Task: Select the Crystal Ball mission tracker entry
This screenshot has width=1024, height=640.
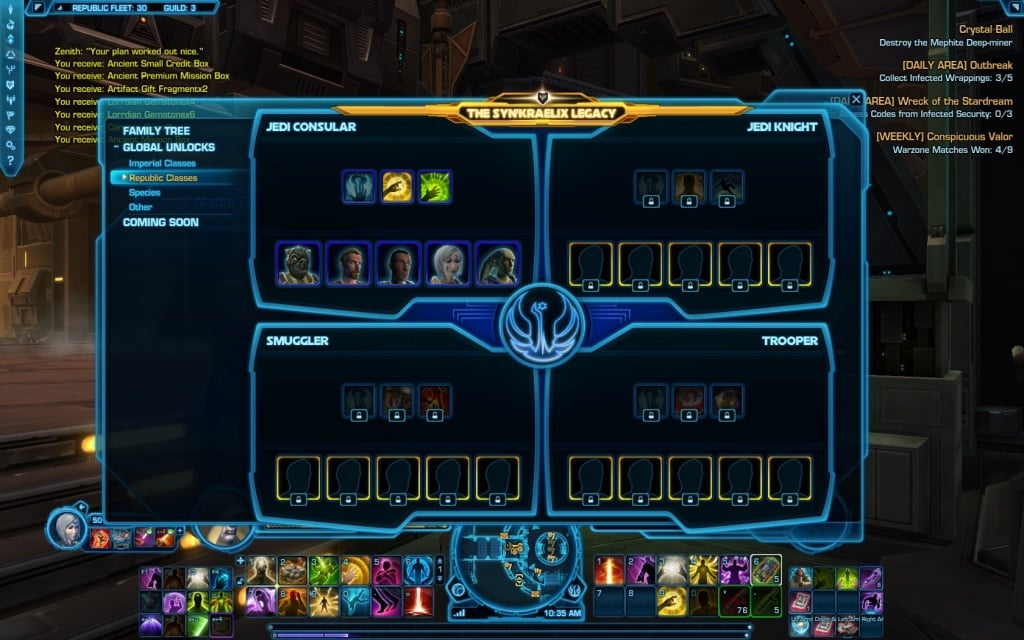Action: click(984, 29)
